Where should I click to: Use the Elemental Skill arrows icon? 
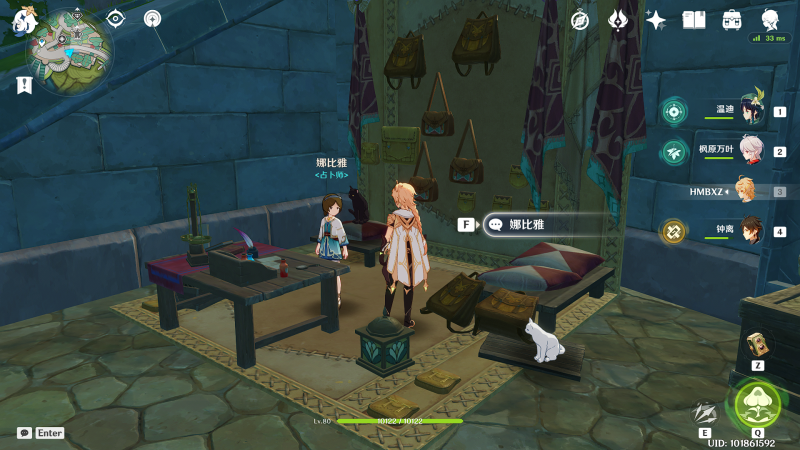point(707,412)
